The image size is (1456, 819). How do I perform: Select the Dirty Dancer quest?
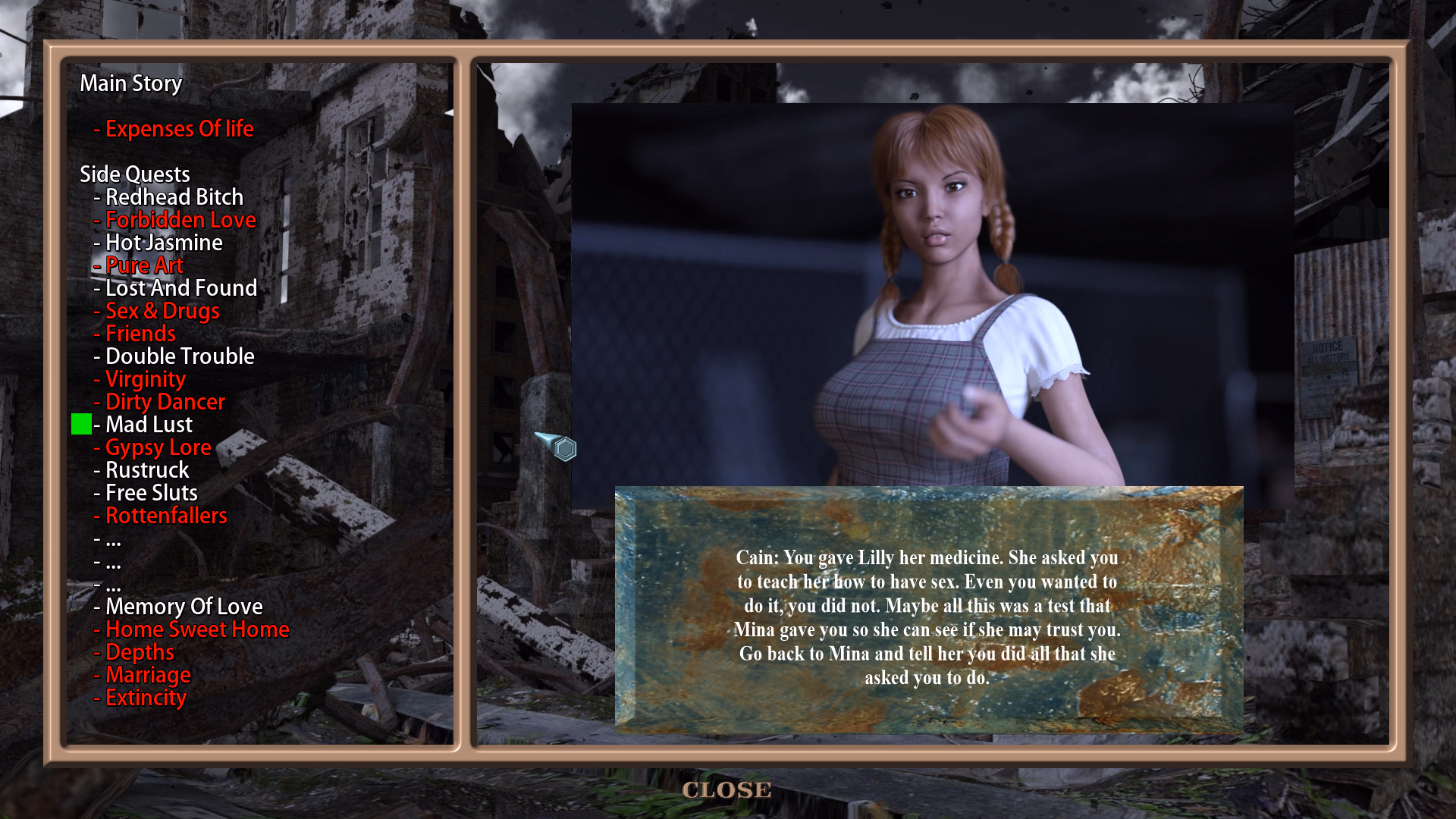pyautogui.click(x=165, y=402)
